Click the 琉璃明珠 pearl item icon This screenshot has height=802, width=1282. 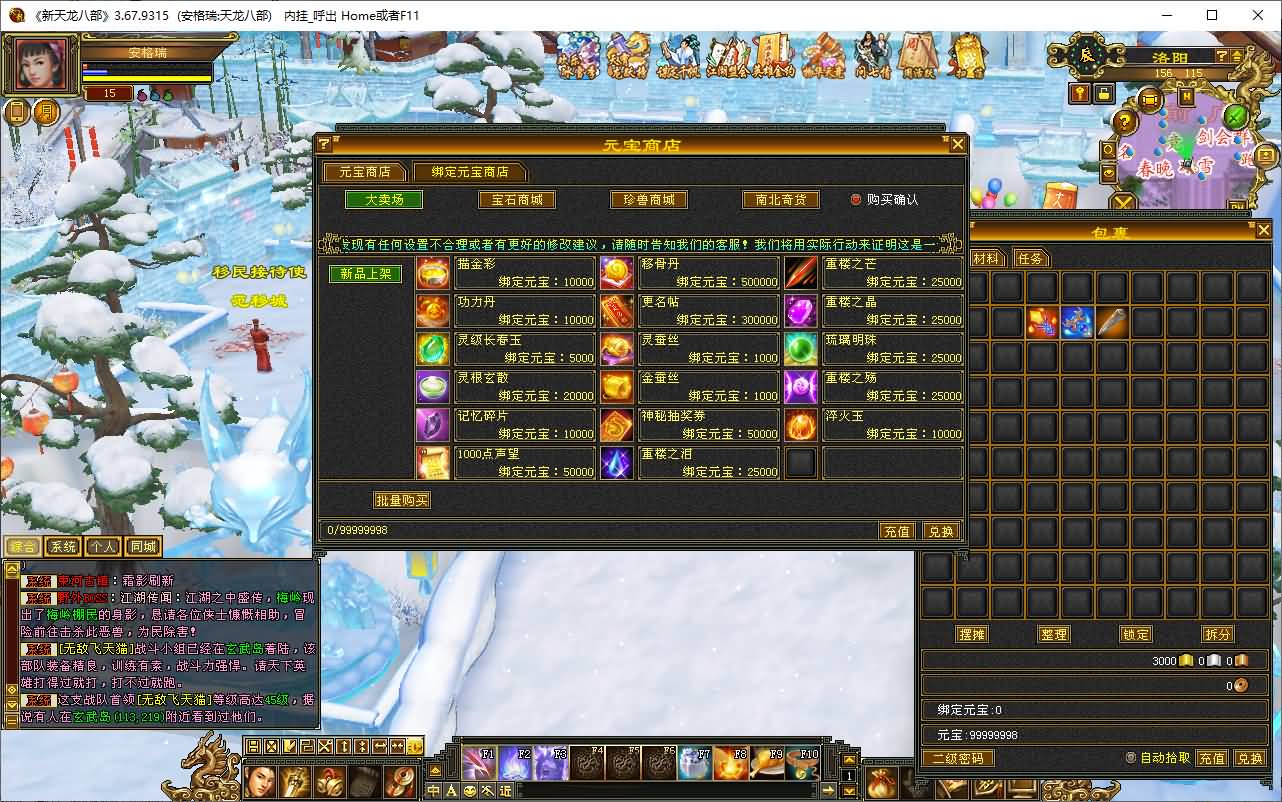pyautogui.click(x=801, y=350)
